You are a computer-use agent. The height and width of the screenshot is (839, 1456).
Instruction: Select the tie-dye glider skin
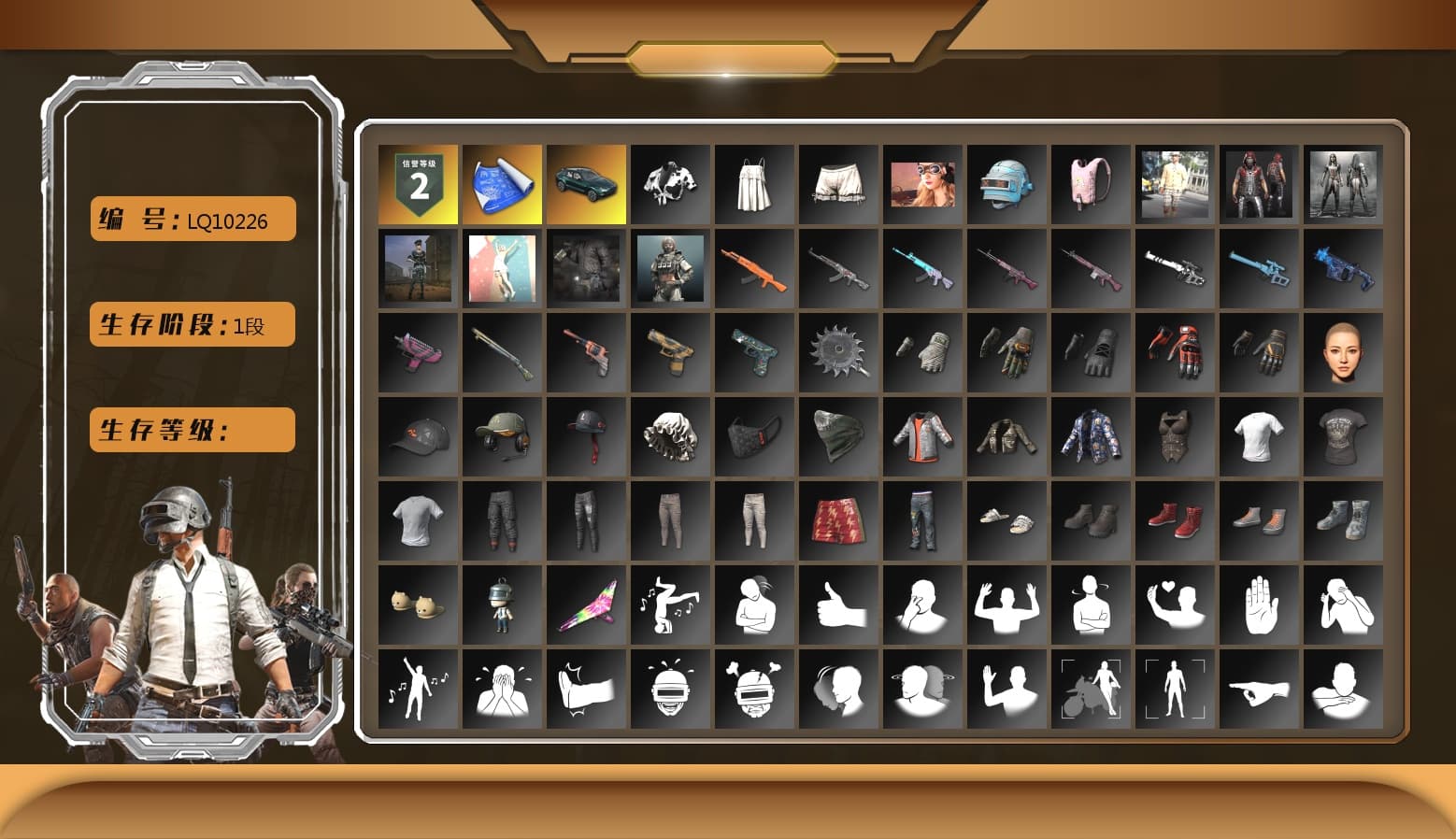pos(585,603)
